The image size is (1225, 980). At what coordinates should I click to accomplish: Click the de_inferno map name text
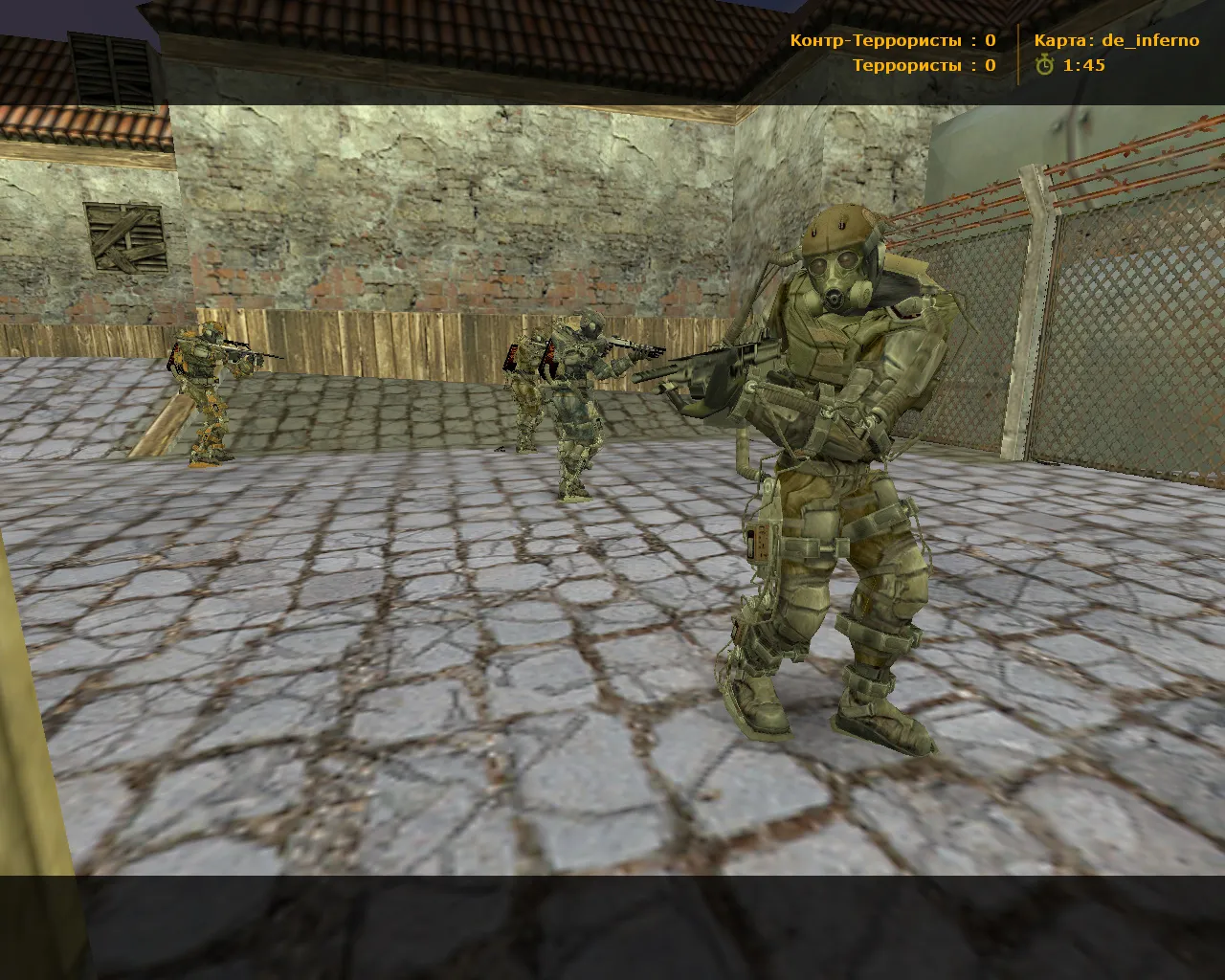(x=1153, y=40)
